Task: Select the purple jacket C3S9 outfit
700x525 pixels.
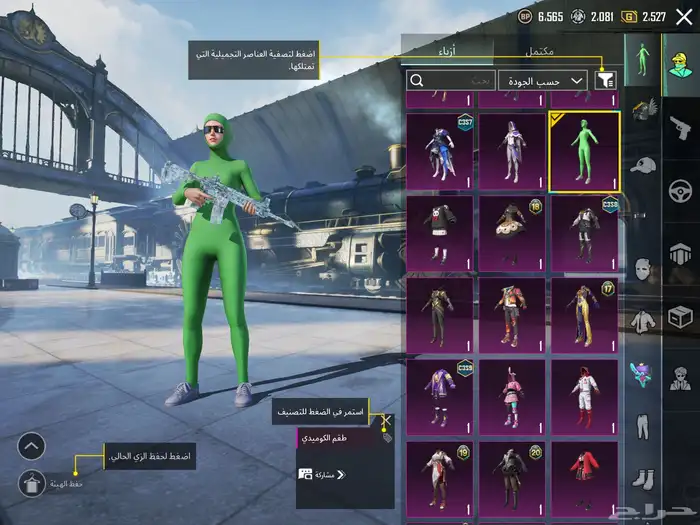Action: point(440,398)
